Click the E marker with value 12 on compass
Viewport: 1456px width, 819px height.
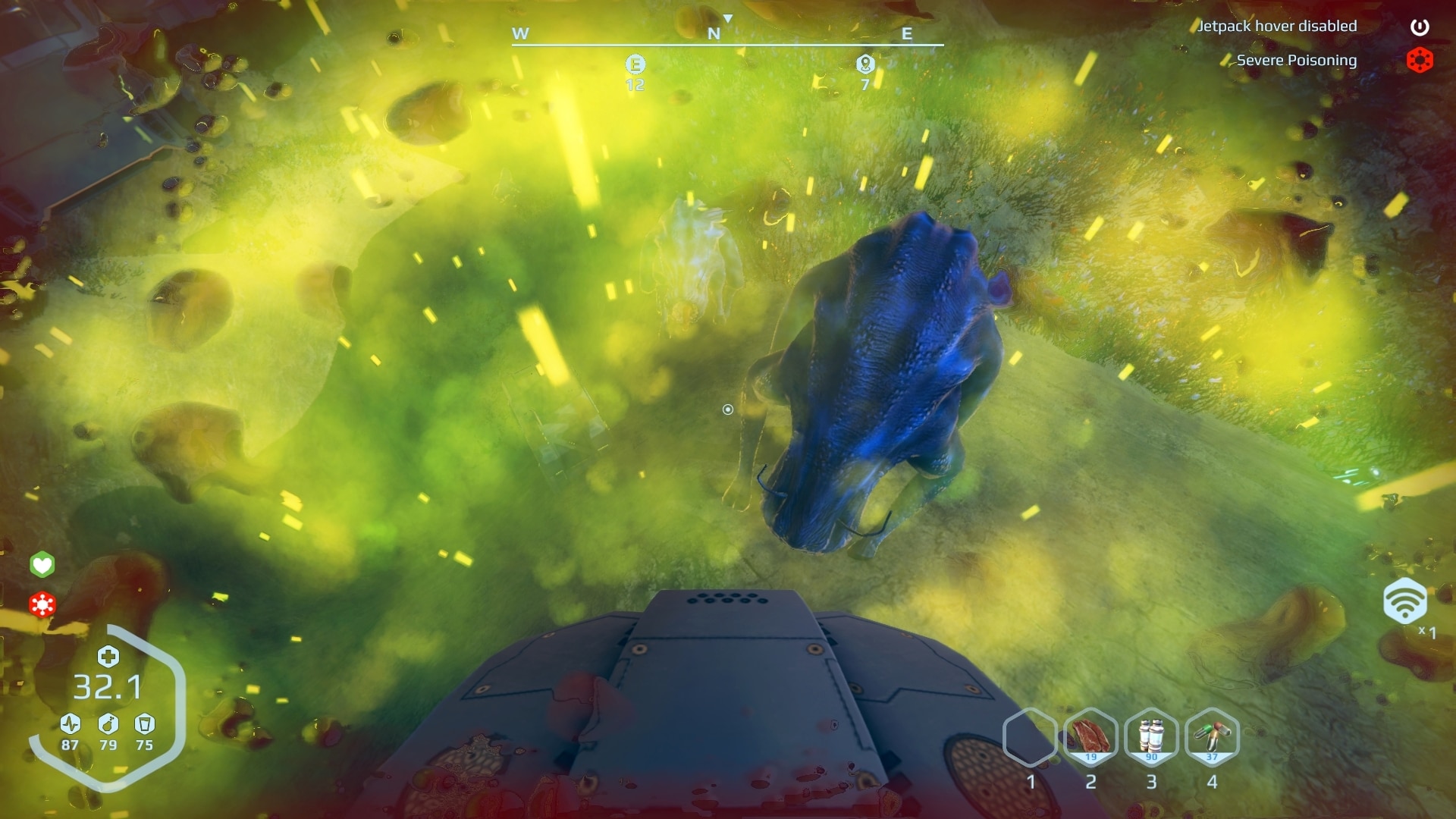coord(634,66)
